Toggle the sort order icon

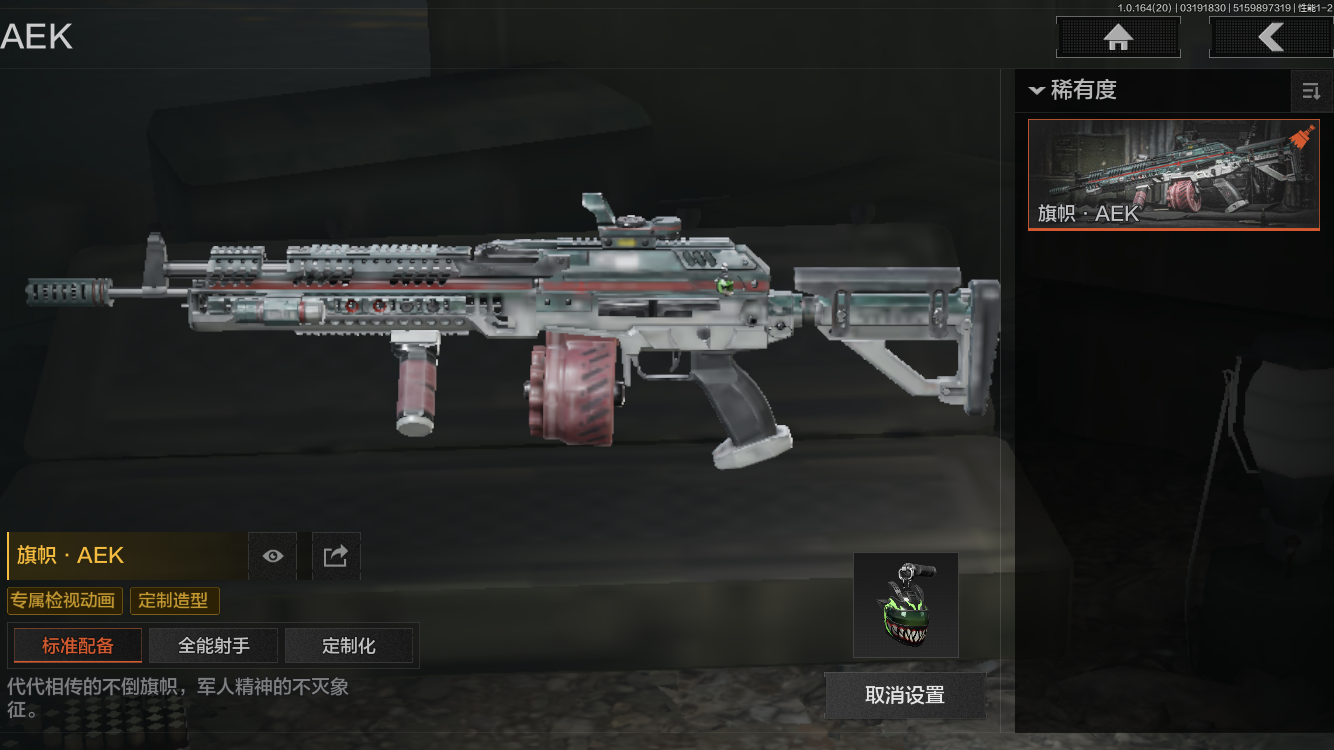(1310, 92)
